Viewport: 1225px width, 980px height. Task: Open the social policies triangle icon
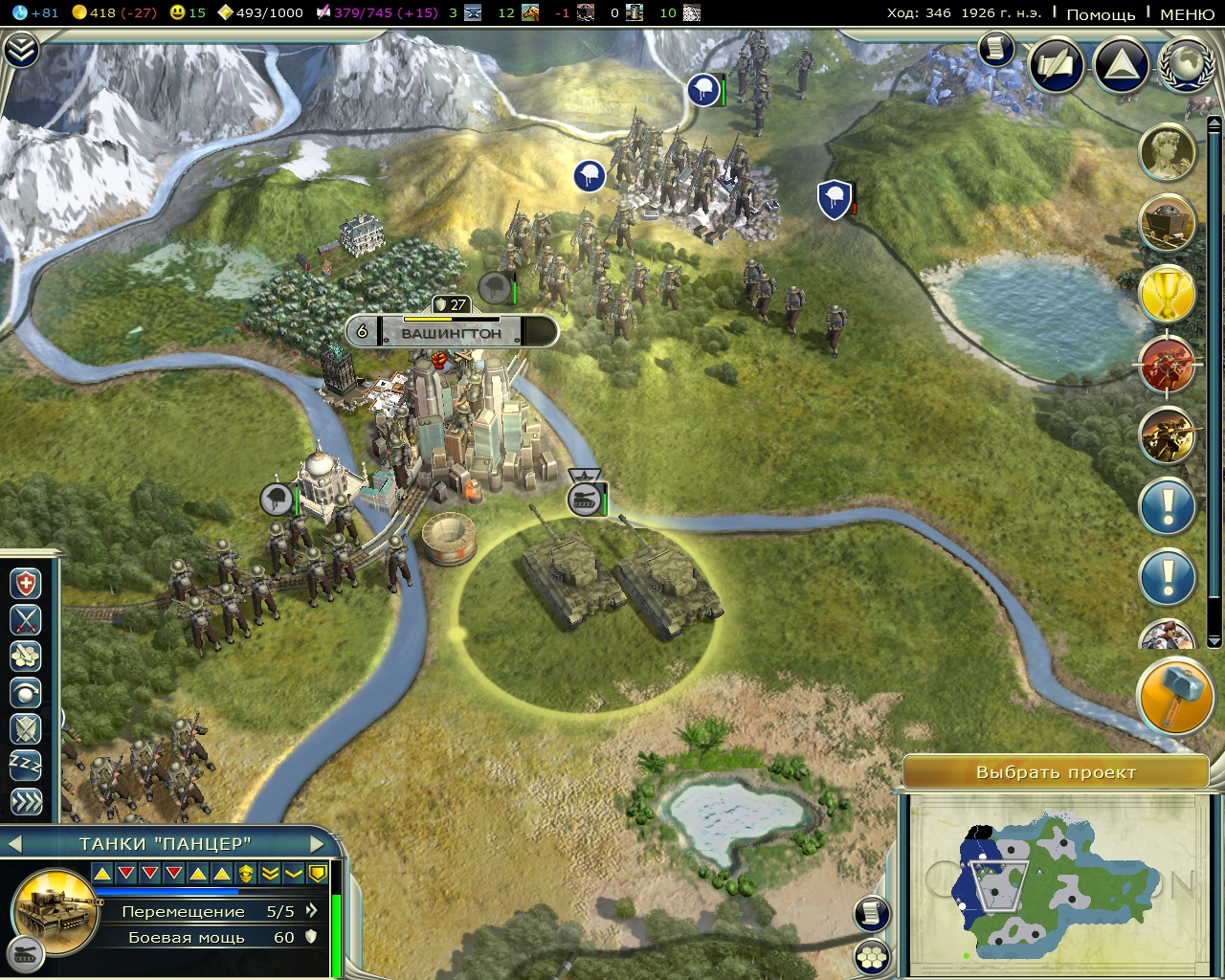point(1121,64)
